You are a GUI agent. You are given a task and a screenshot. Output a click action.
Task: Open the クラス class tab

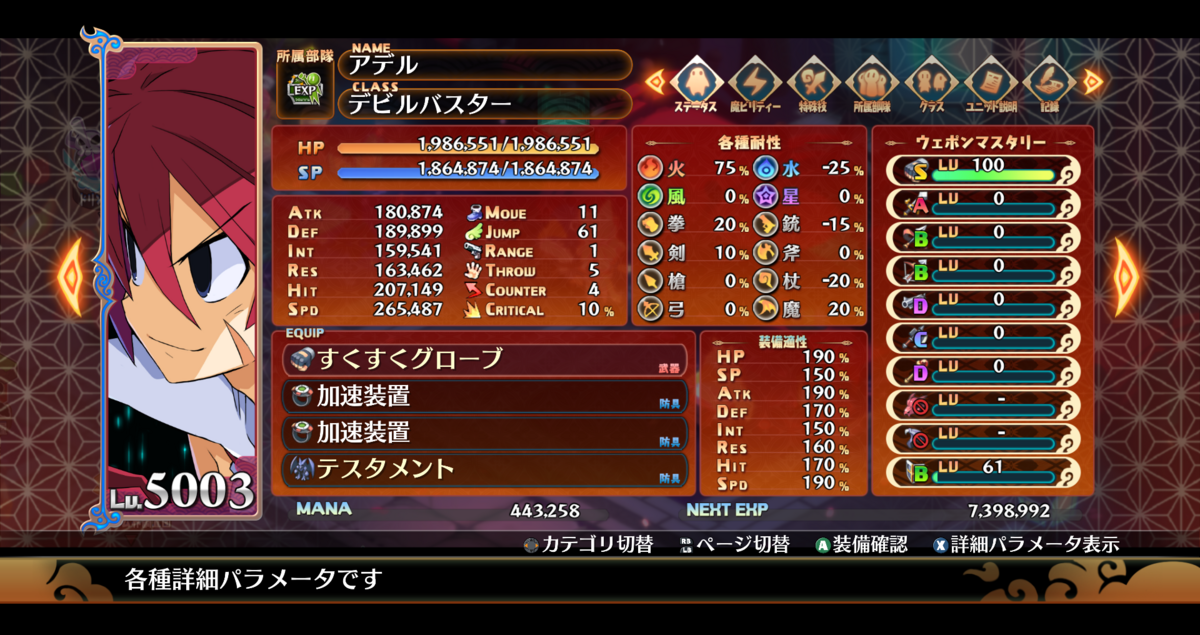point(931,82)
